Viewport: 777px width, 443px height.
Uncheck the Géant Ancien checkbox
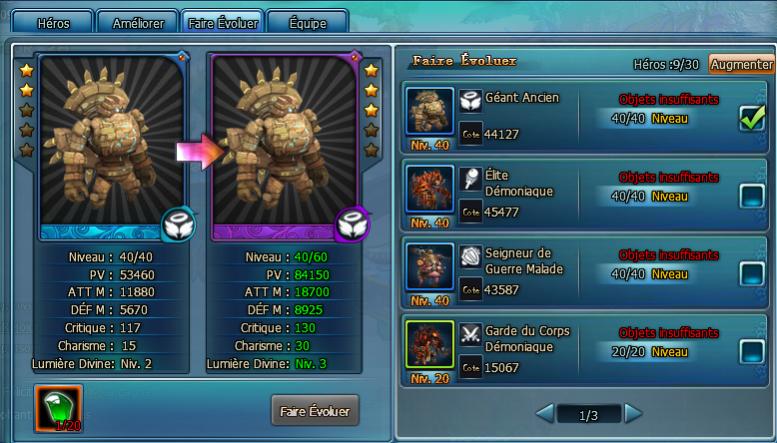(x=751, y=118)
